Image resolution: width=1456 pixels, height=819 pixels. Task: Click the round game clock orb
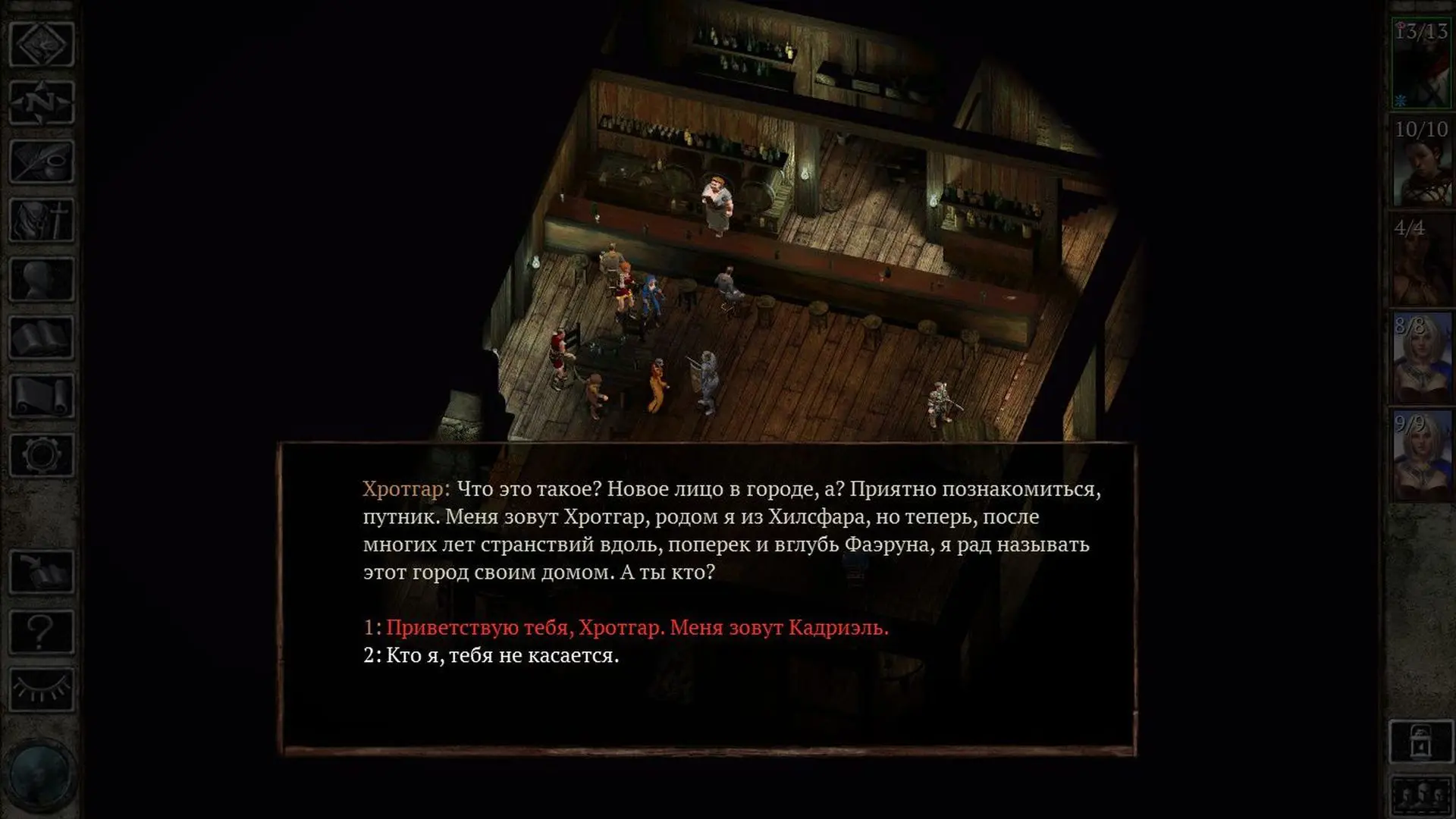pos(39,775)
